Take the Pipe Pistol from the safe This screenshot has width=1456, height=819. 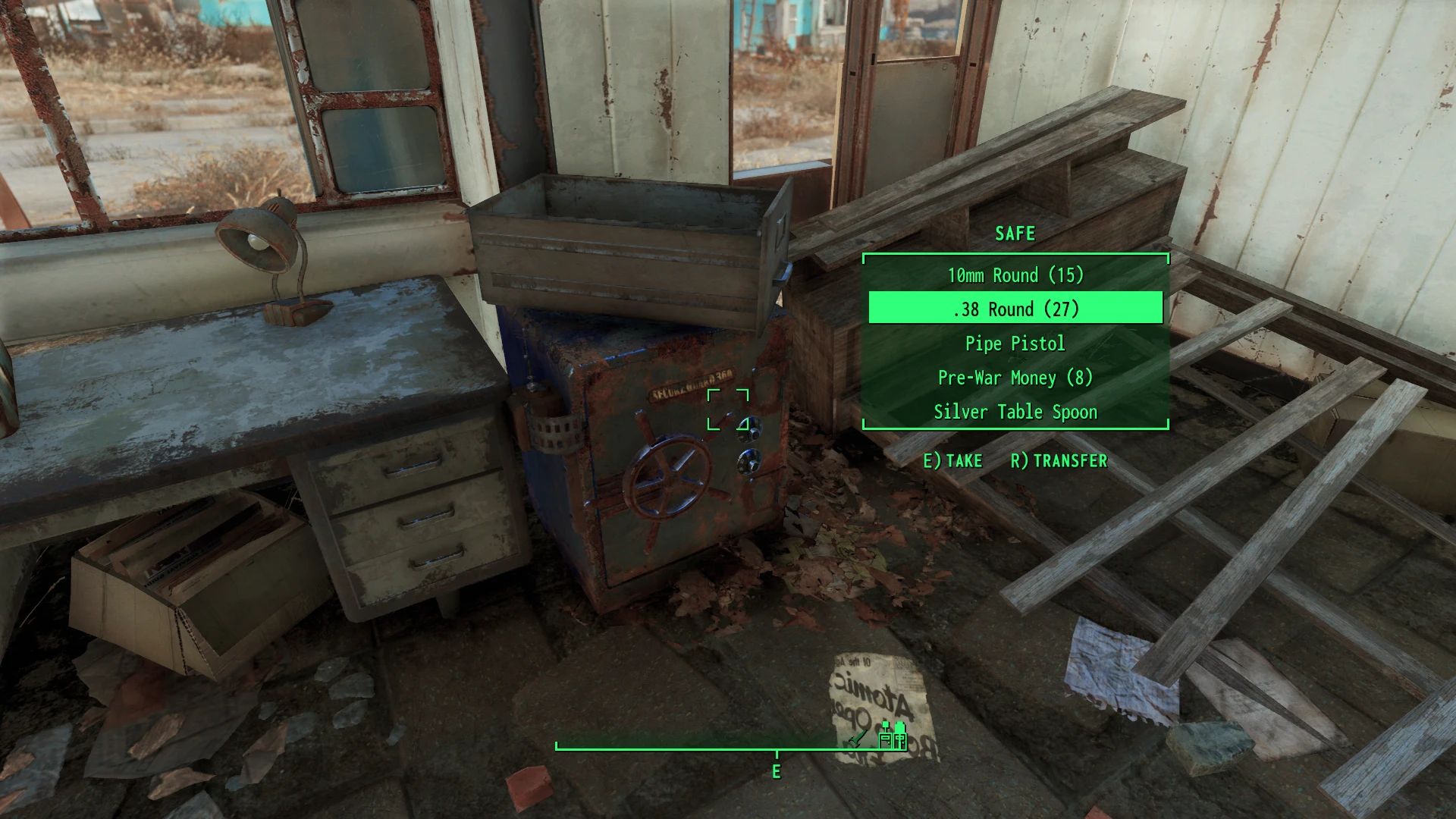(1016, 344)
